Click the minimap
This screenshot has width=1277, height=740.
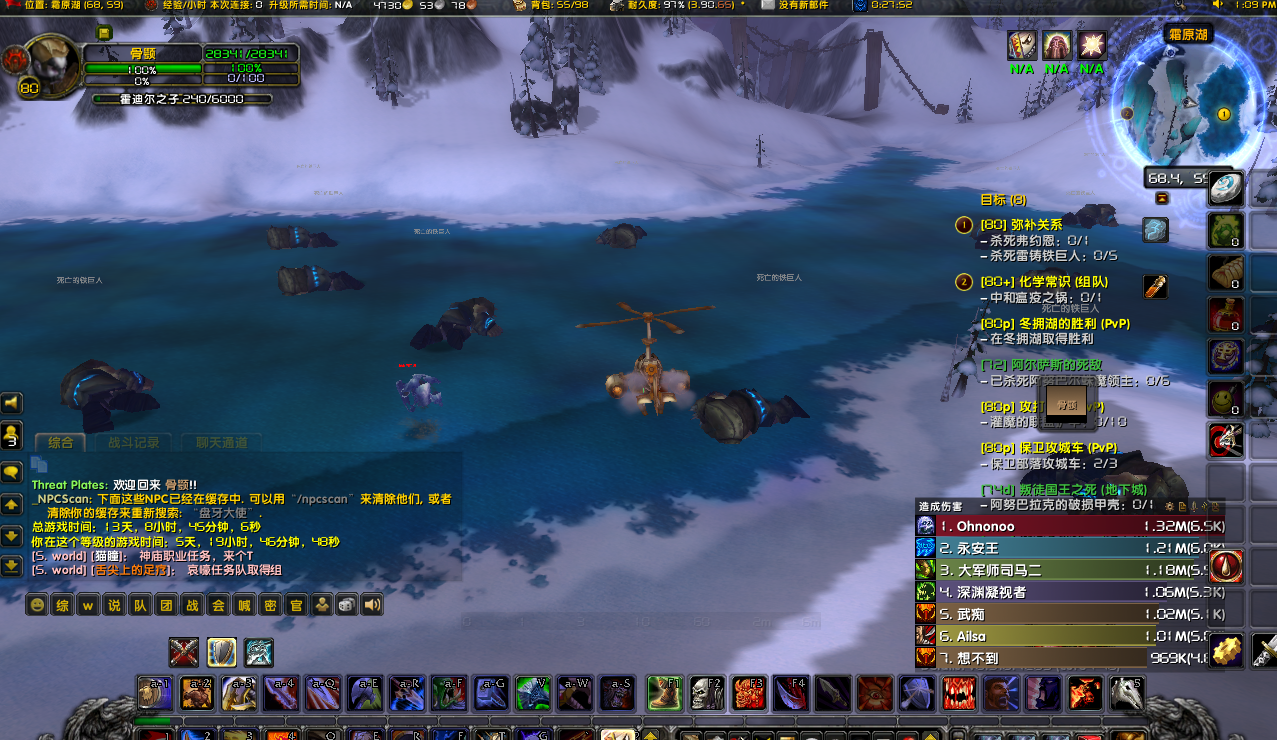tap(1180, 108)
